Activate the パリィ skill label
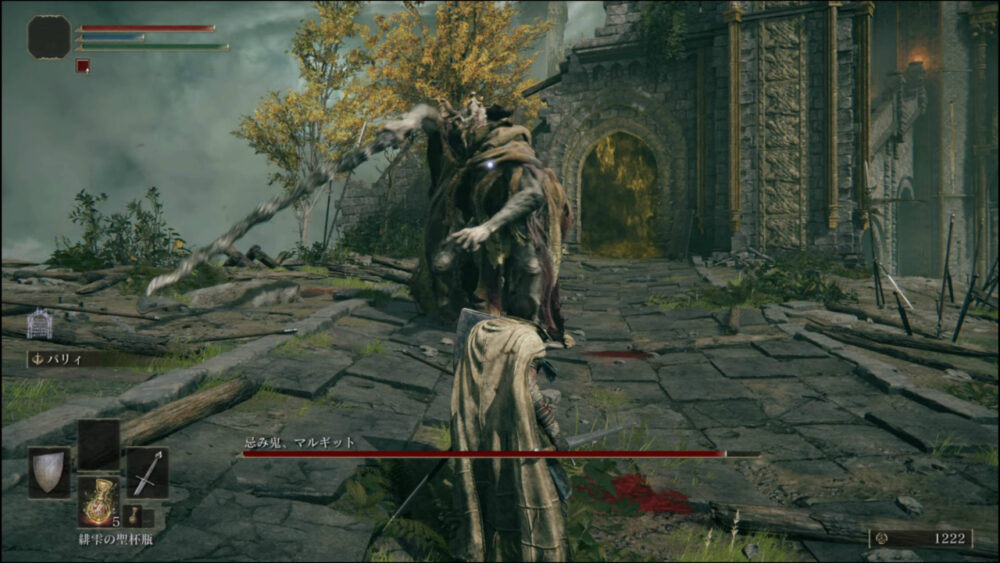 60,358
